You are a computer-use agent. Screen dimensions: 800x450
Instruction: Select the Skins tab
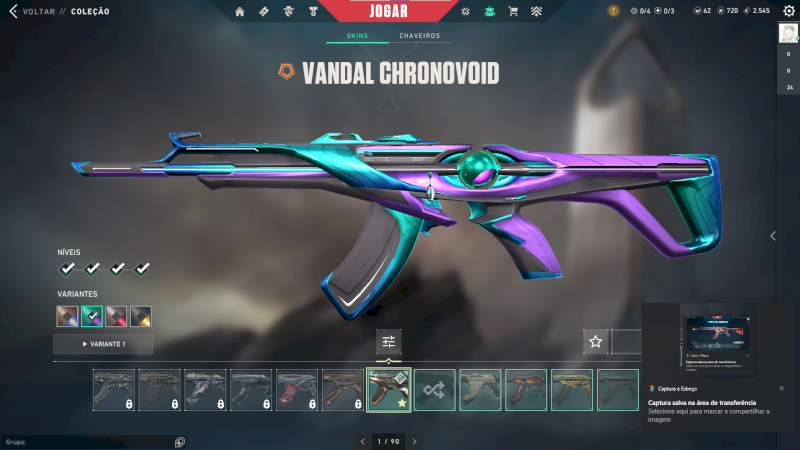(356, 36)
